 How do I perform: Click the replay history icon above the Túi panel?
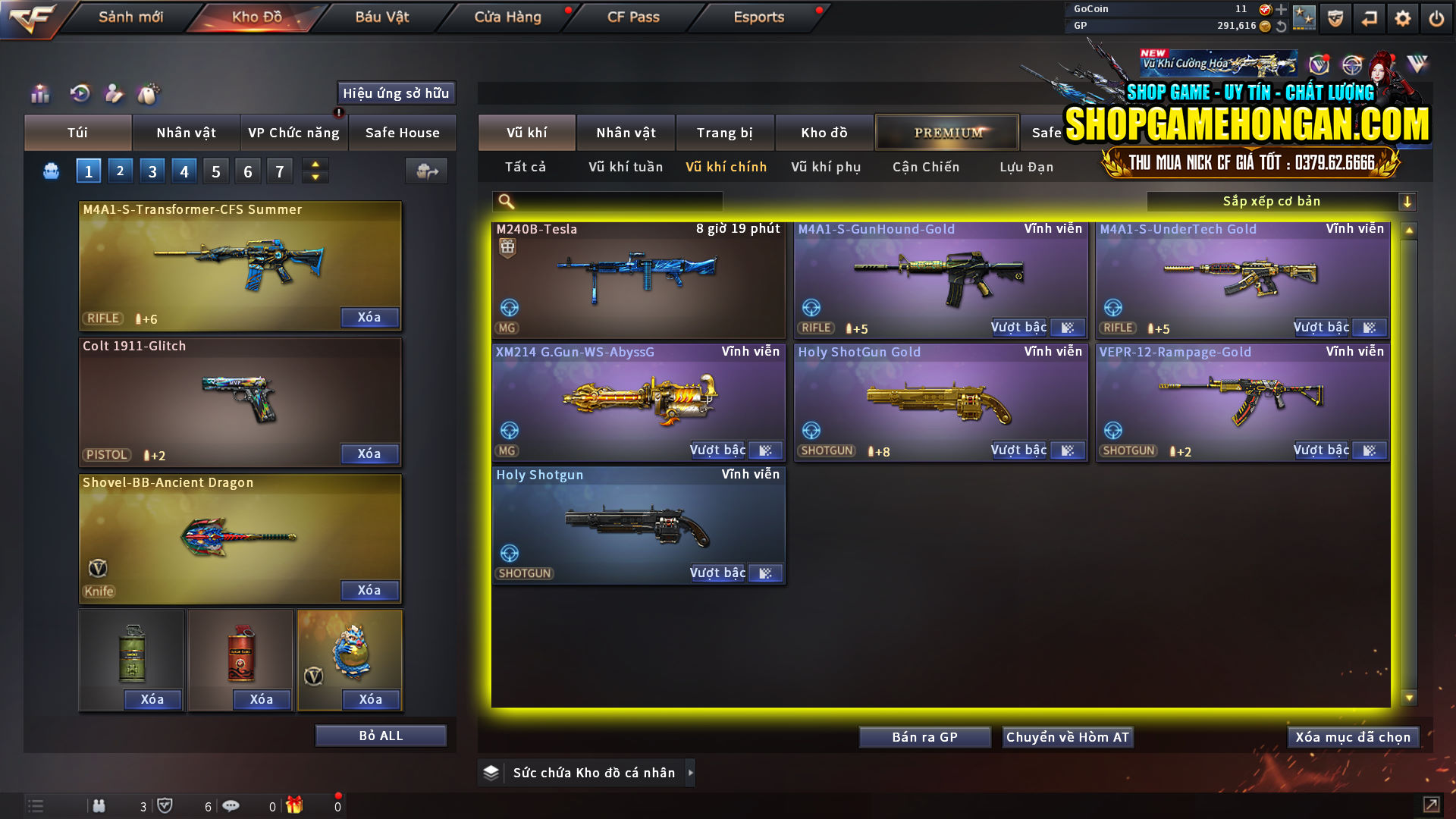coord(79,94)
